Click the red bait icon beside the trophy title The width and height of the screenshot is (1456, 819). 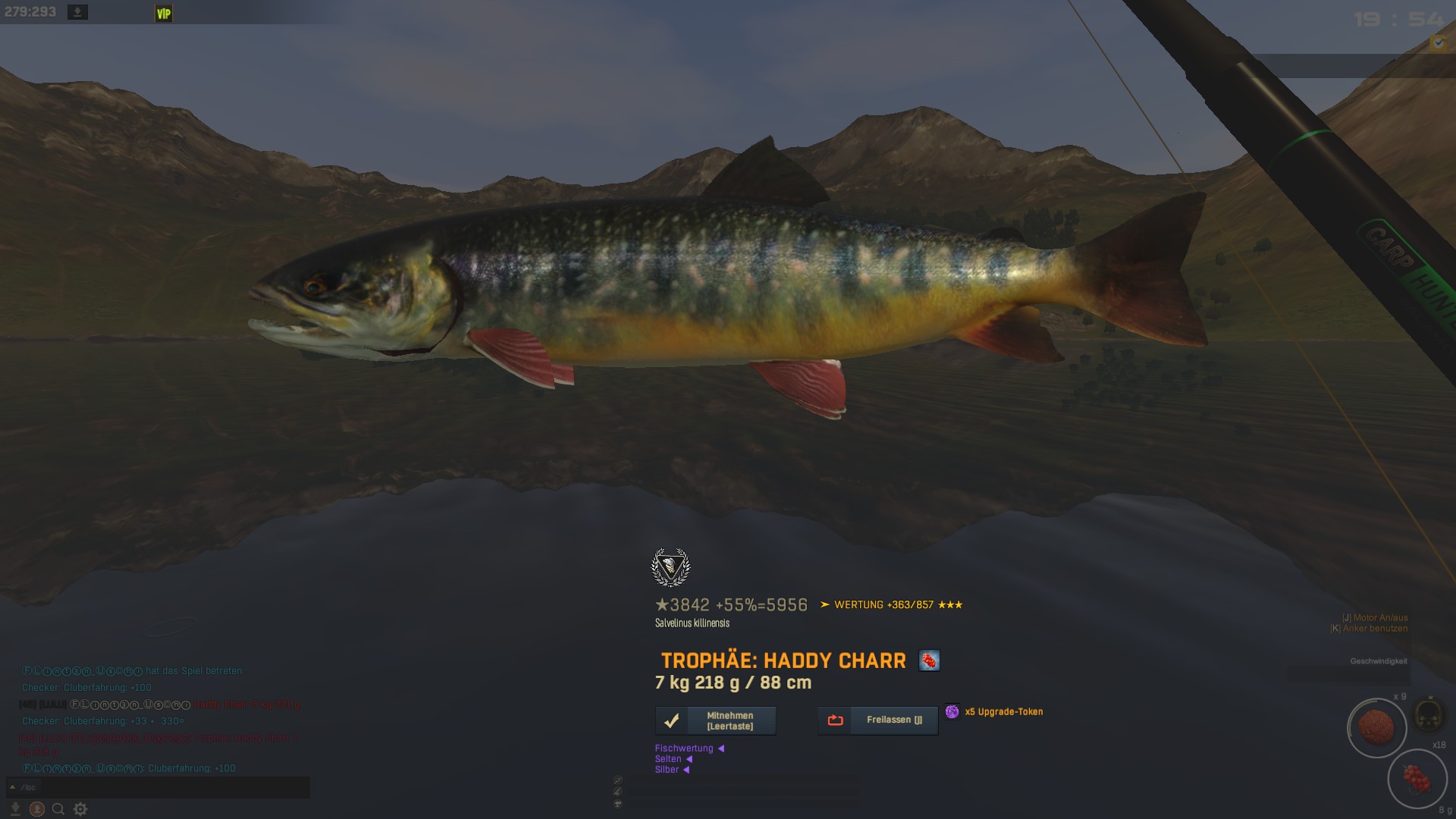(929, 661)
